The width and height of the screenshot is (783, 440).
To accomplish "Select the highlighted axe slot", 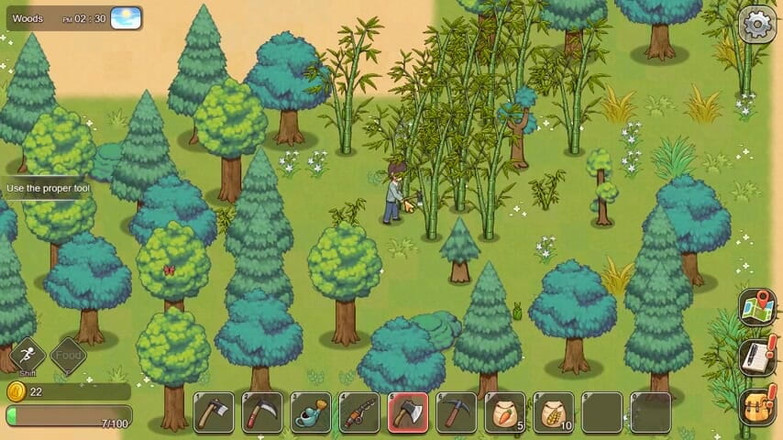I will [x=408, y=412].
